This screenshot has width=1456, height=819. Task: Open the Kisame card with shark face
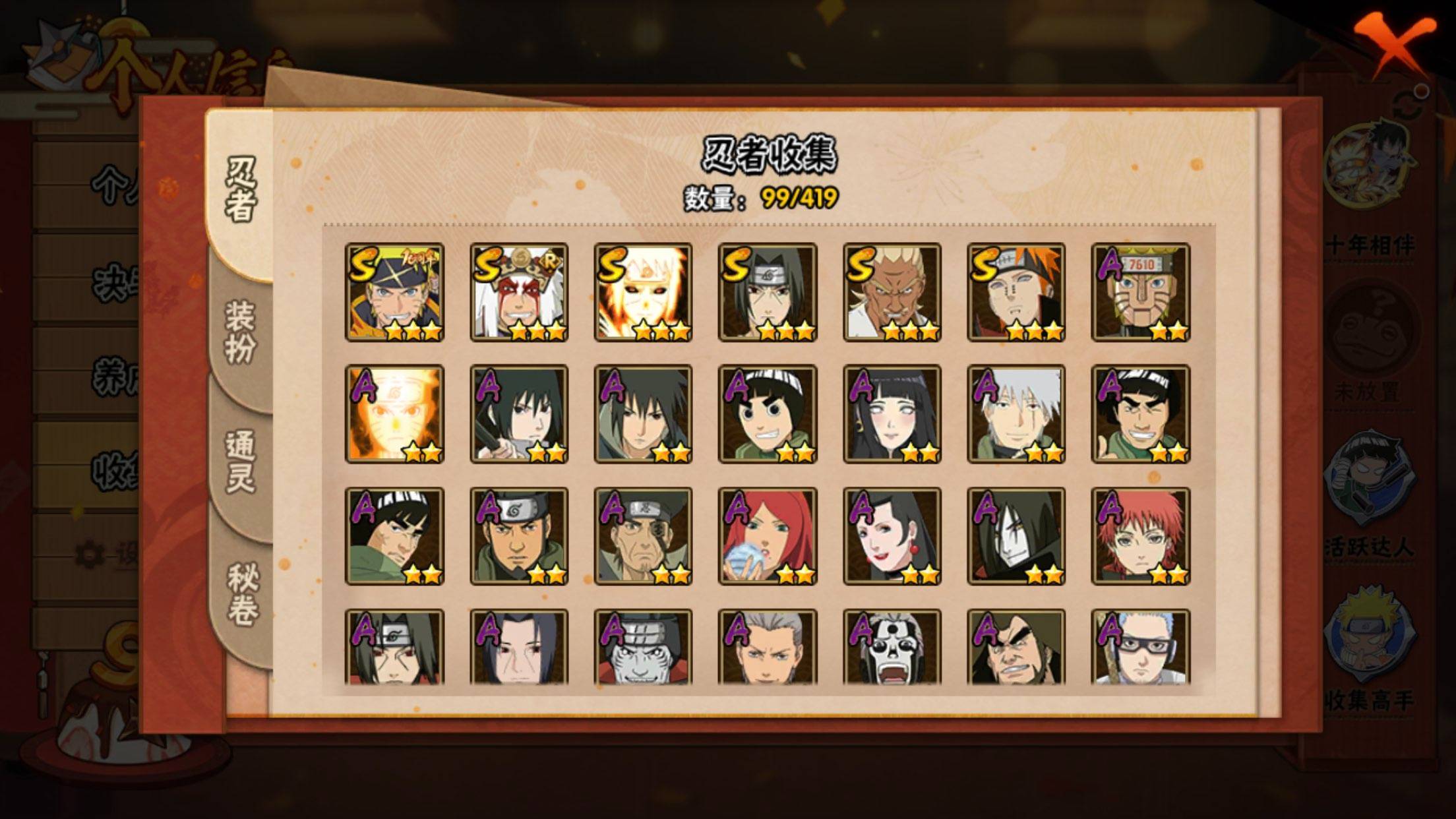(643, 647)
